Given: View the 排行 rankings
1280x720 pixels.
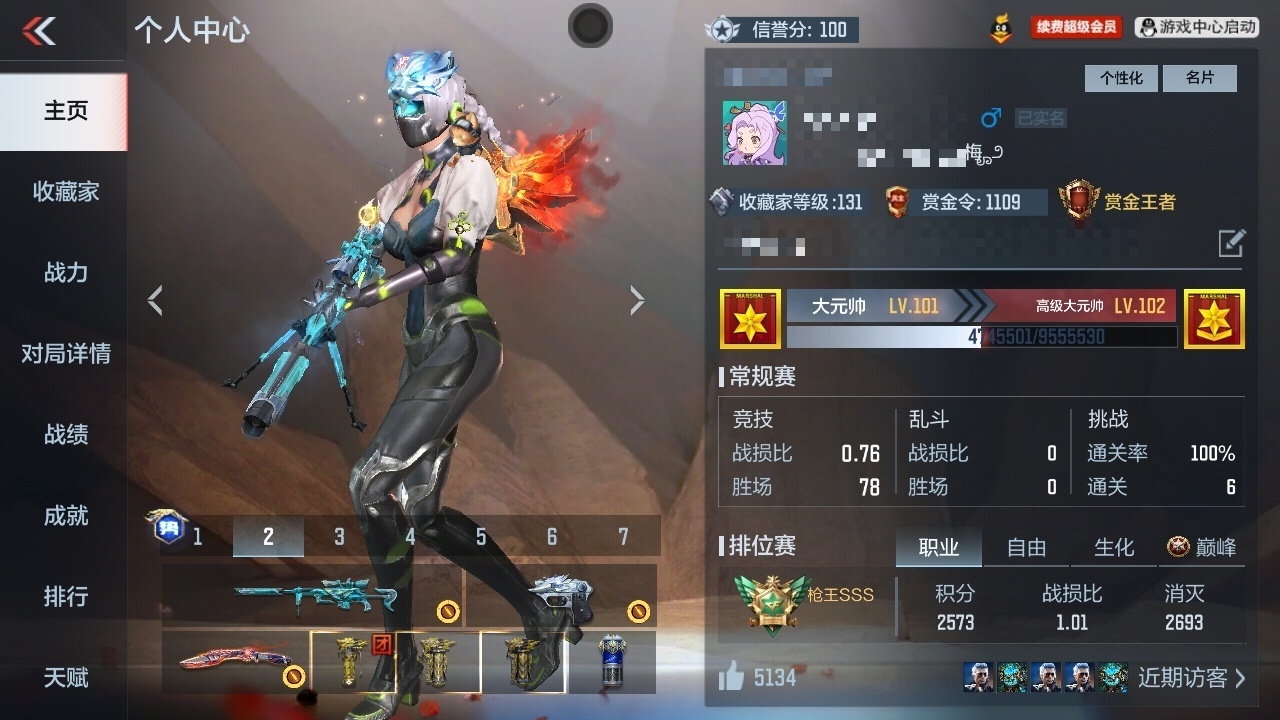Looking at the screenshot, I should coord(65,597).
